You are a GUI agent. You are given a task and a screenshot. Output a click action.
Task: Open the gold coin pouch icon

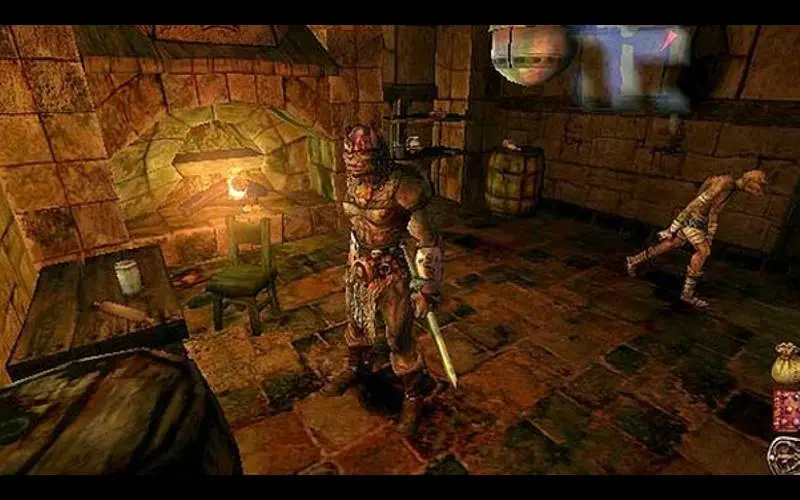pos(785,366)
